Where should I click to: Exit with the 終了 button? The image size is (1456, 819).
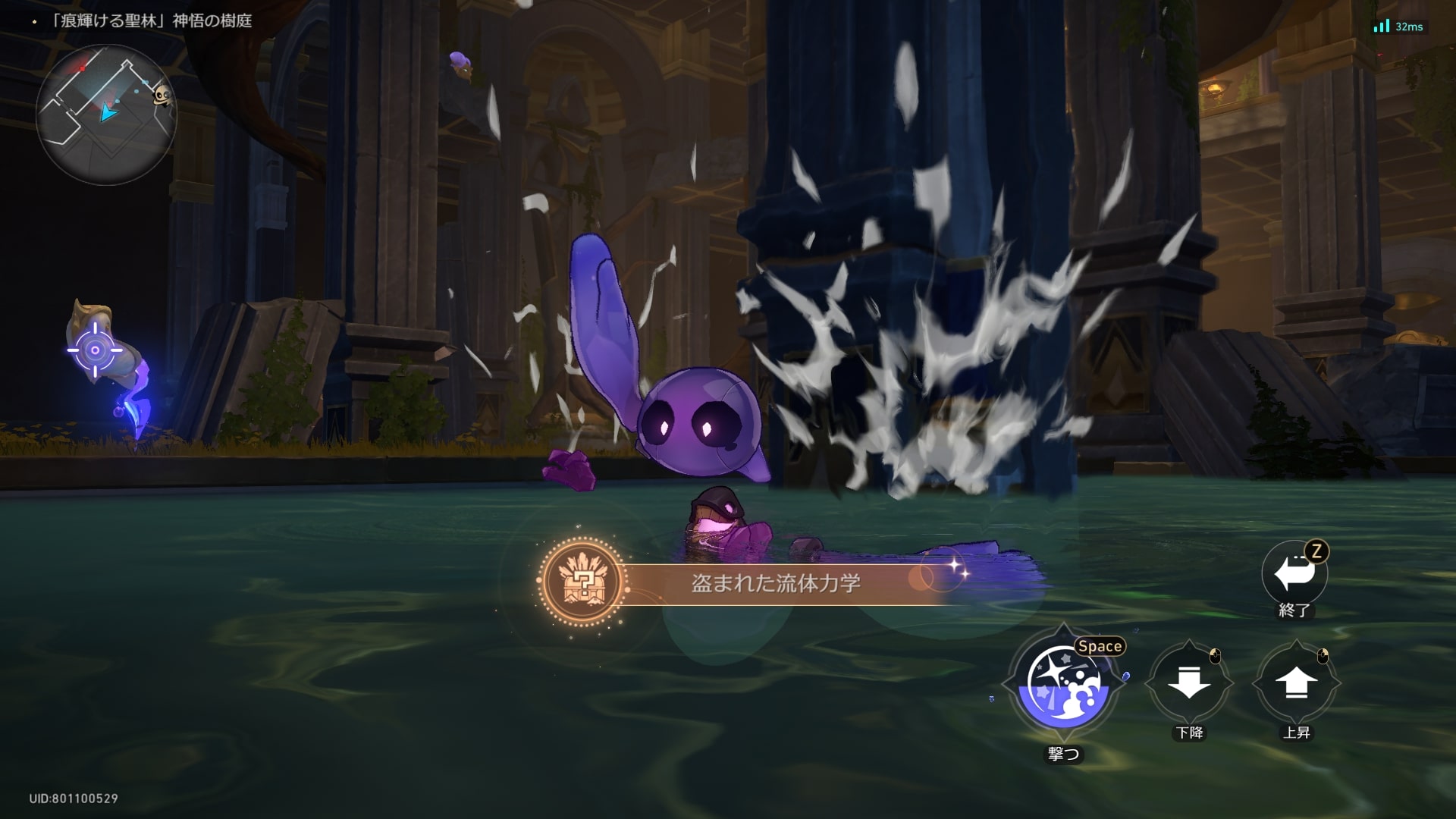point(1294,574)
